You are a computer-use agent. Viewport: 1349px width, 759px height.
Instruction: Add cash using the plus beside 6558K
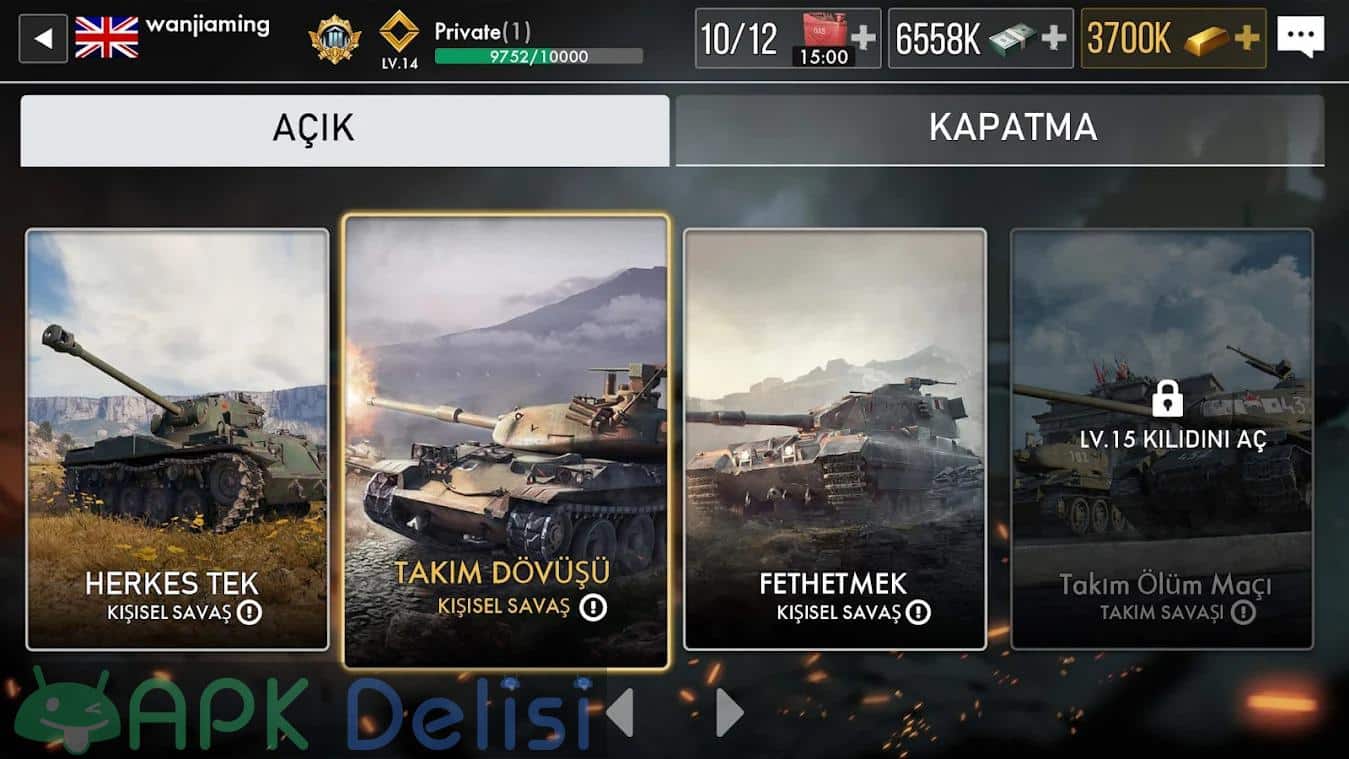pos(1054,39)
